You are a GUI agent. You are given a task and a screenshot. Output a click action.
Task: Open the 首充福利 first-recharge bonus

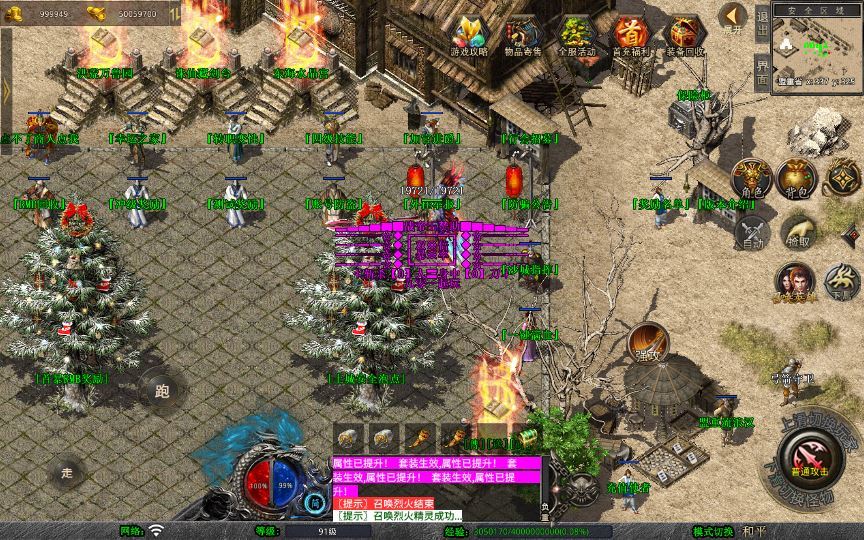pyautogui.click(x=630, y=36)
